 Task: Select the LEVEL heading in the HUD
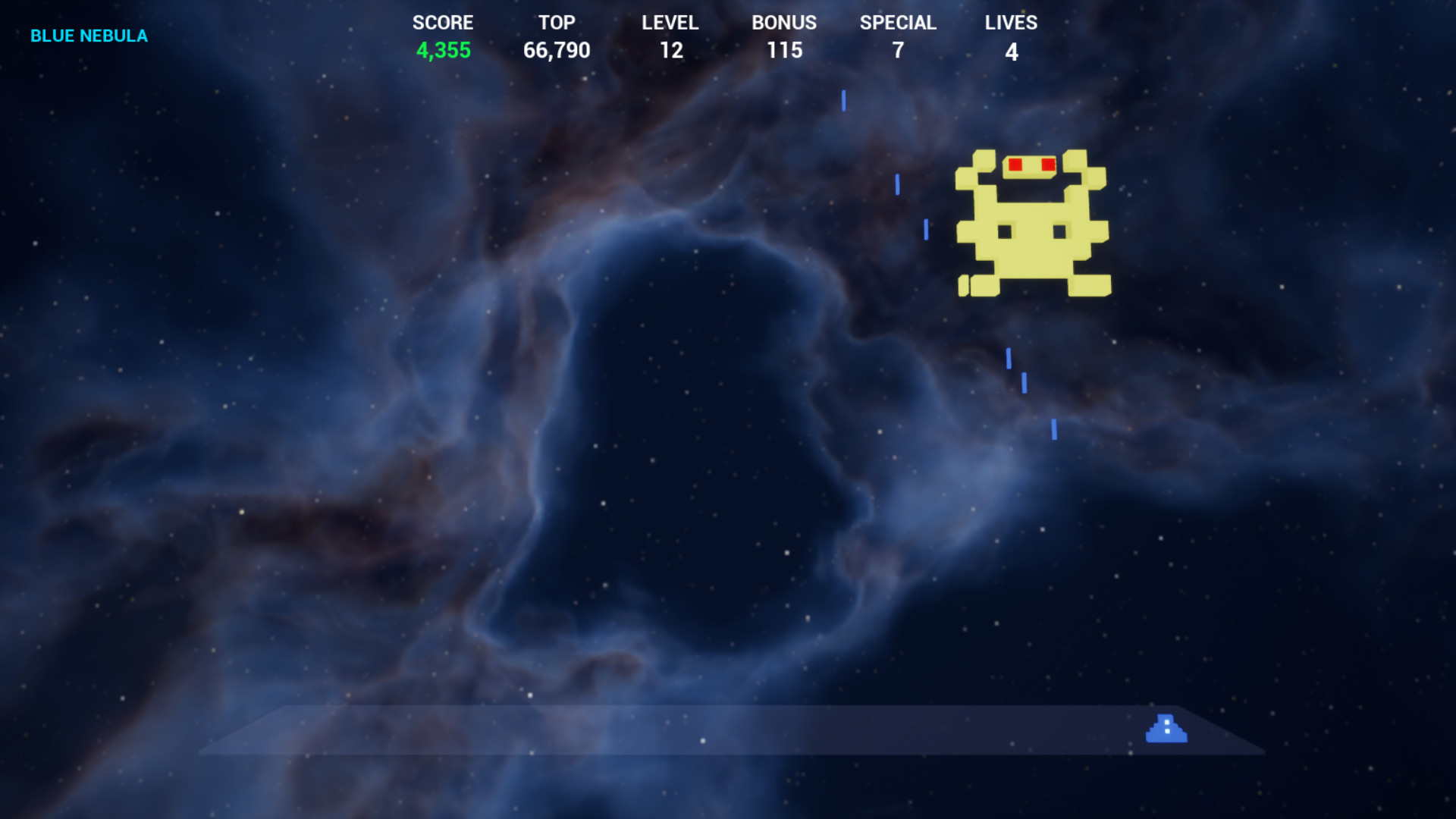pyautogui.click(x=670, y=23)
